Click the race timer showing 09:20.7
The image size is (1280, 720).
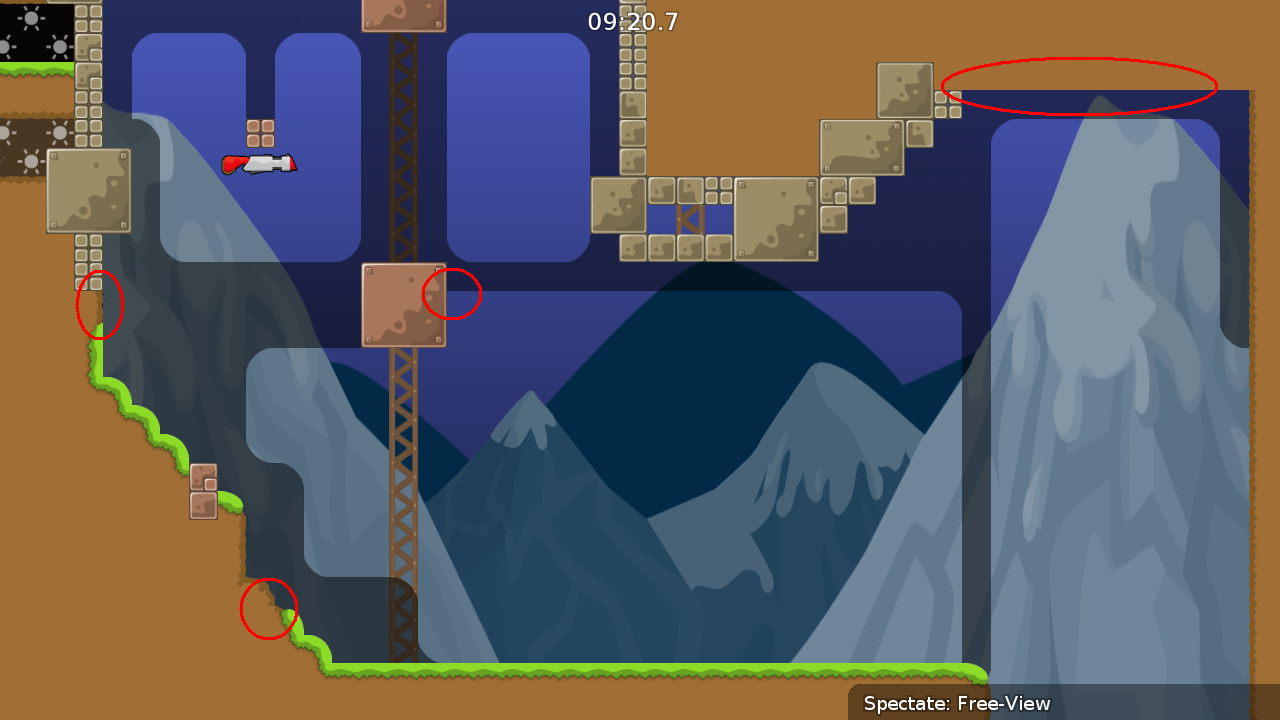[633, 21]
